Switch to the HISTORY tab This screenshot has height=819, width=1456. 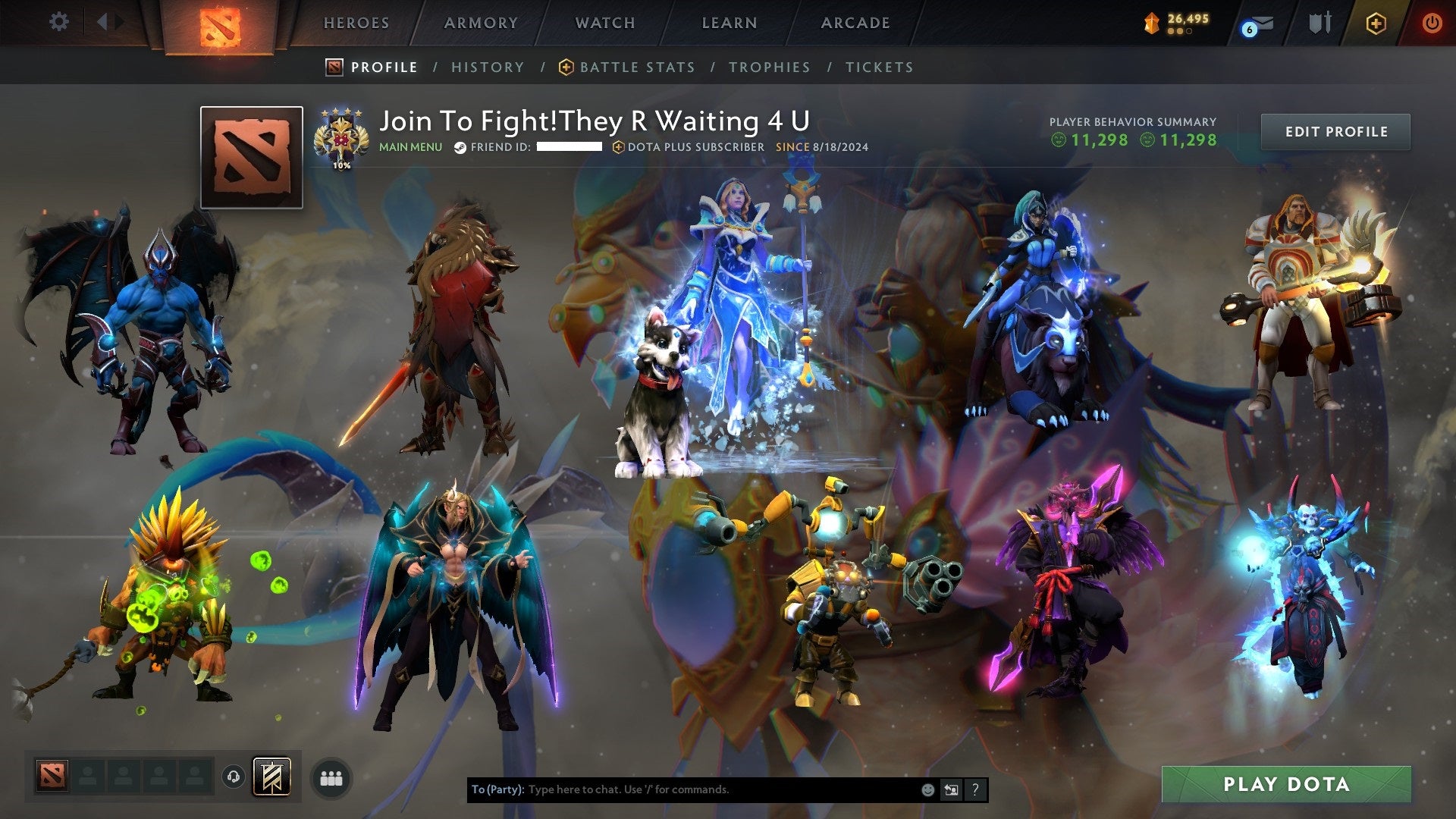(x=488, y=67)
